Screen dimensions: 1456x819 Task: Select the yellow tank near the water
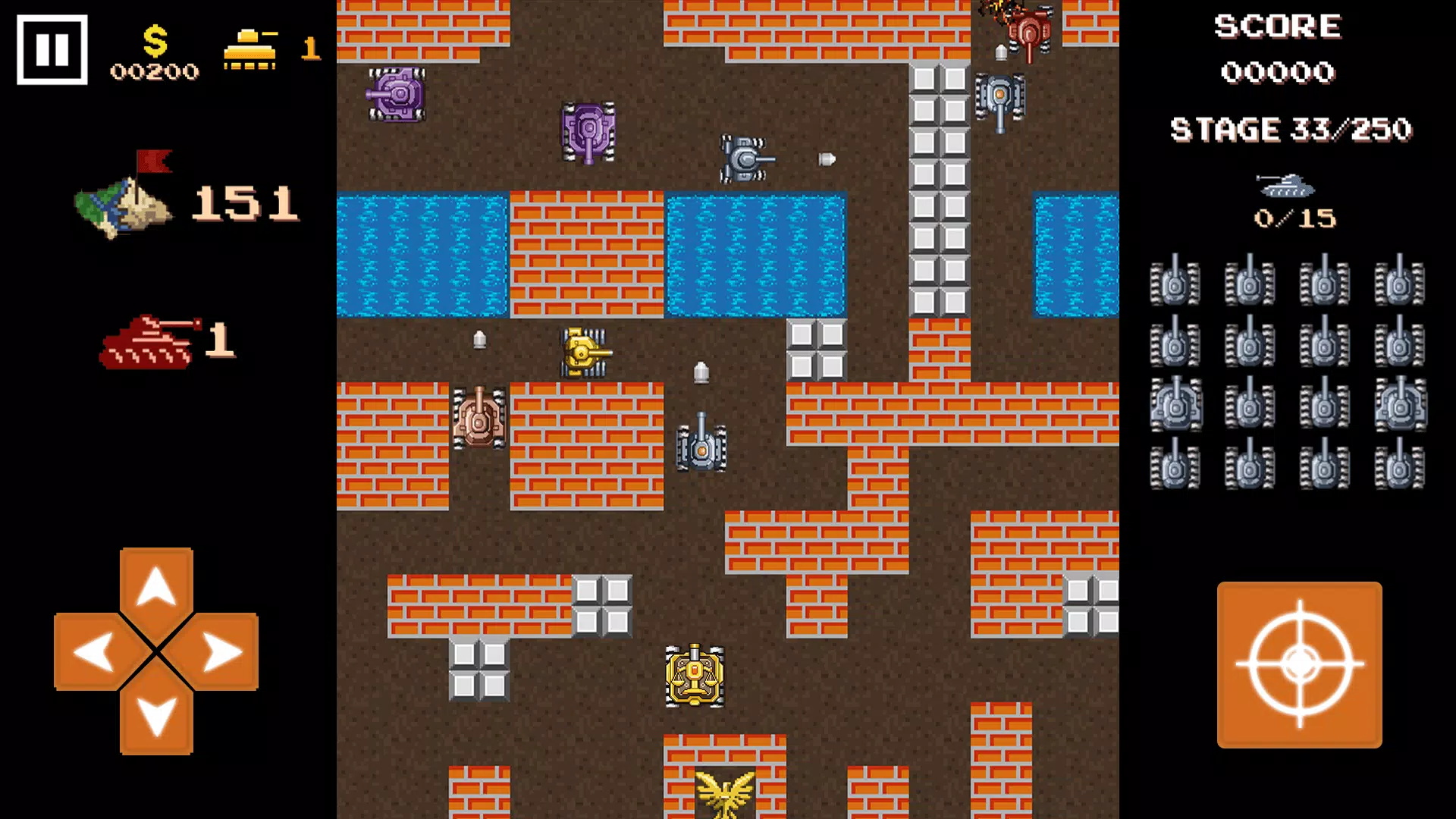(x=584, y=353)
